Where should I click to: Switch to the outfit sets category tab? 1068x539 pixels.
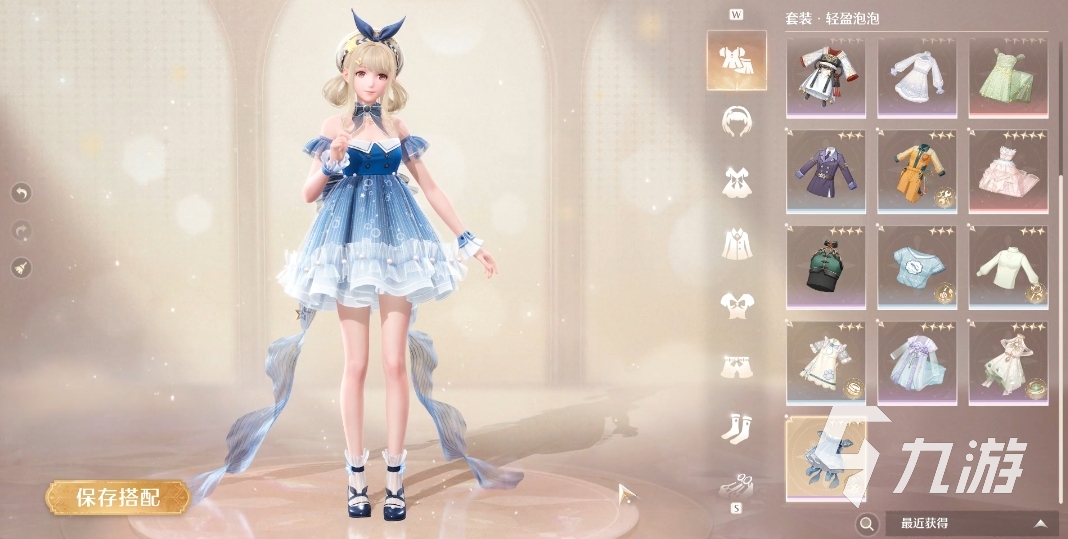point(736,60)
